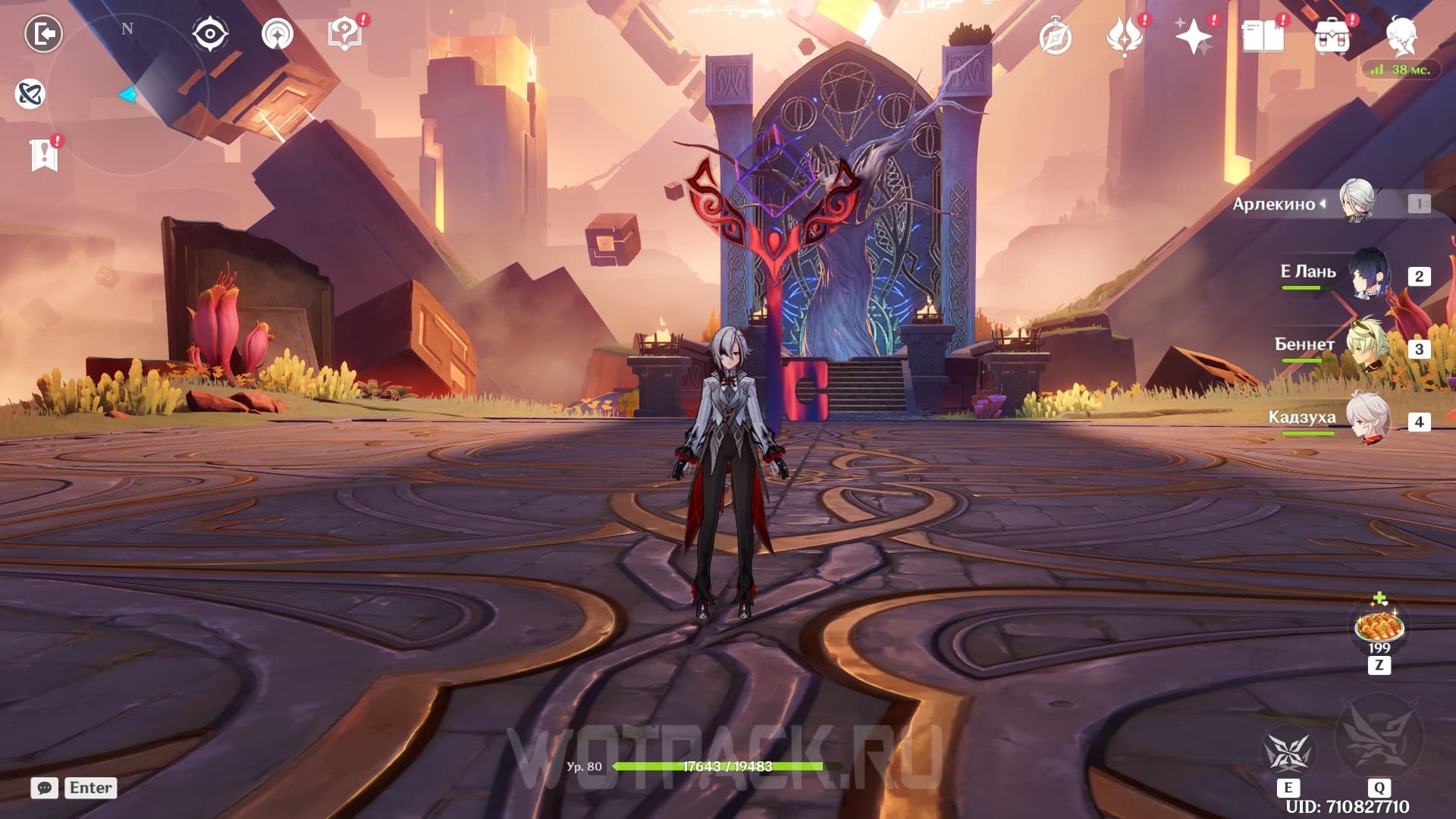The width and height of the screenshot is (1456, 819).
Task: Activate the elemental skill icon
Action: tap(1288, 752)
